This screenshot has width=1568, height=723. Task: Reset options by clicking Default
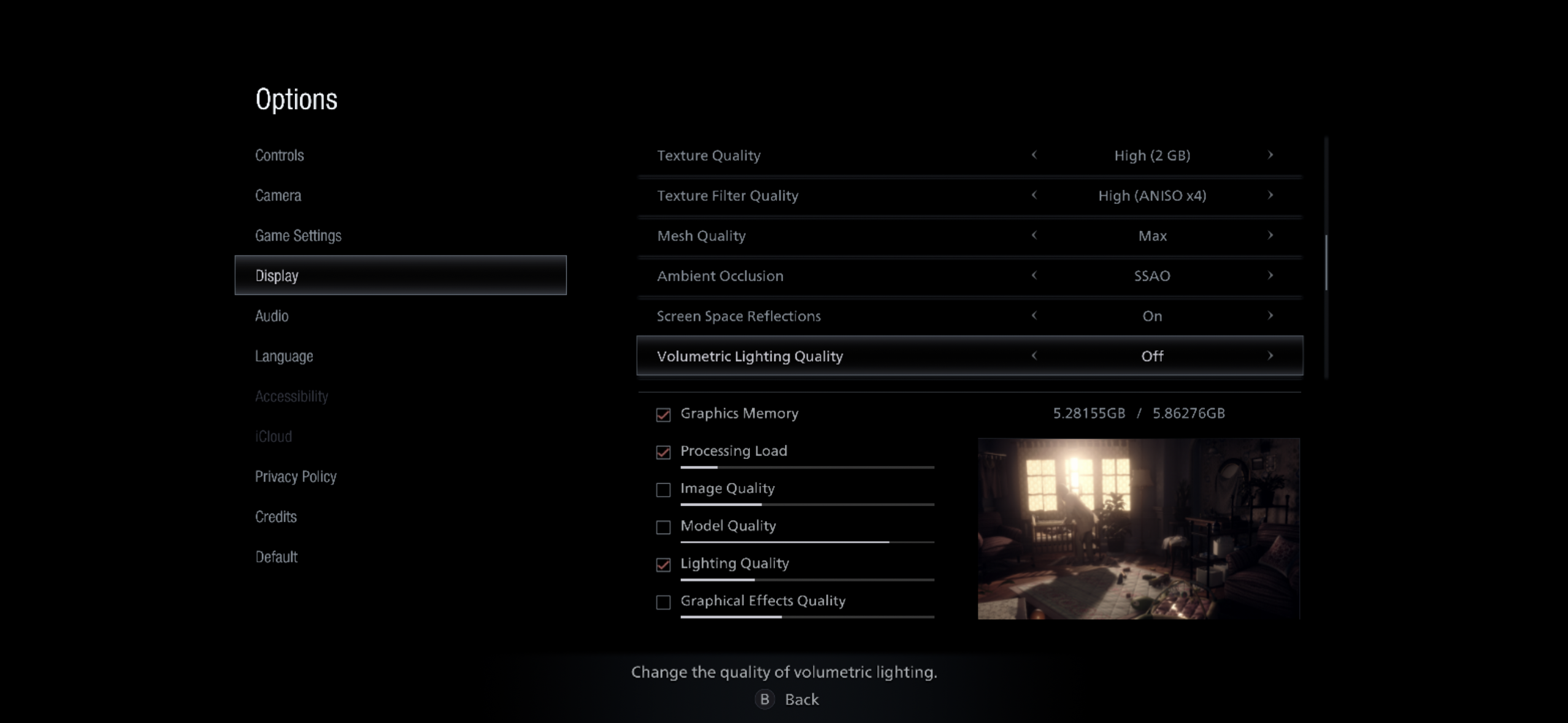pos(276,557)
